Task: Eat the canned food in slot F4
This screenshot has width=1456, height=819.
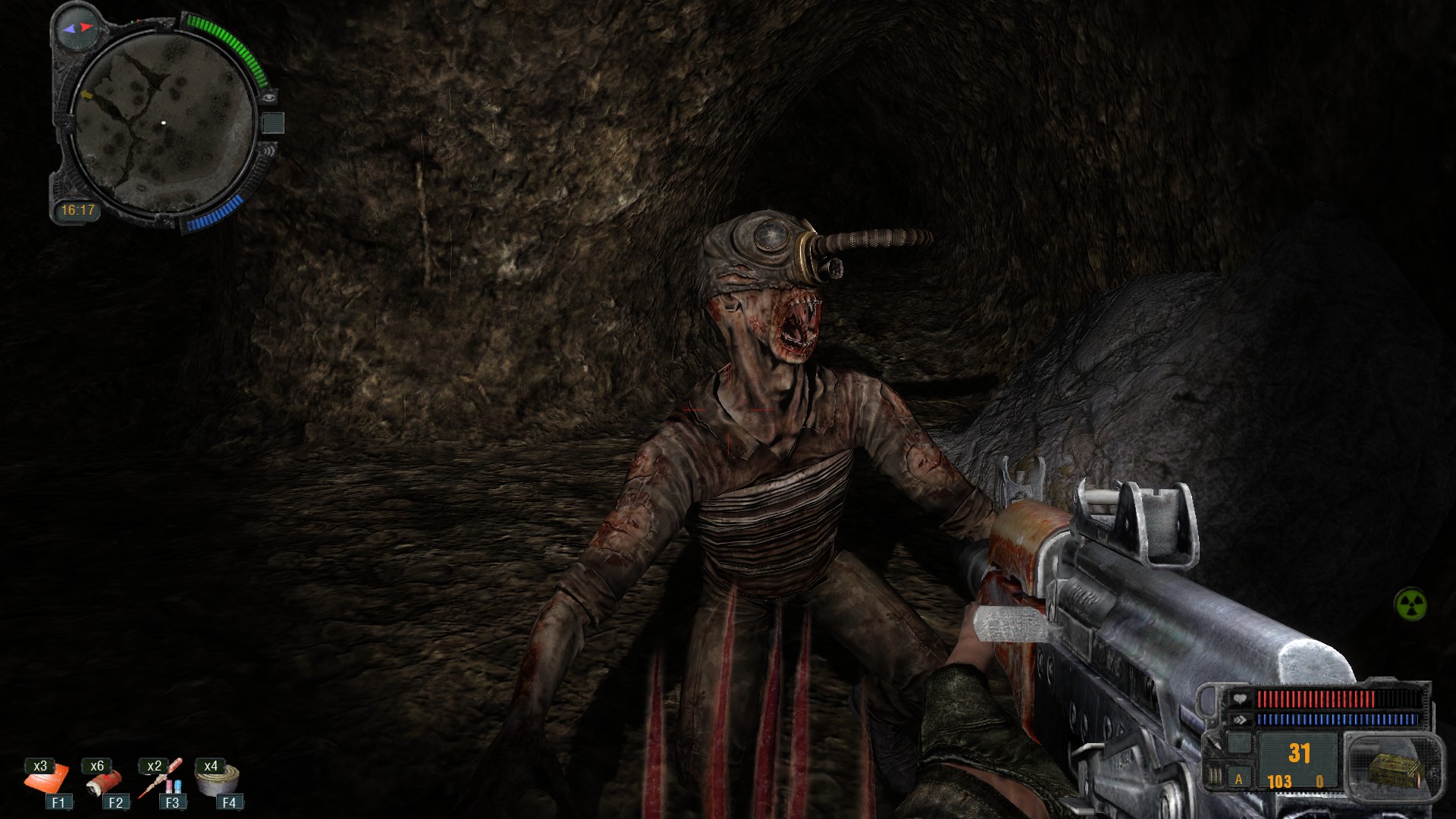Action: 218,780
